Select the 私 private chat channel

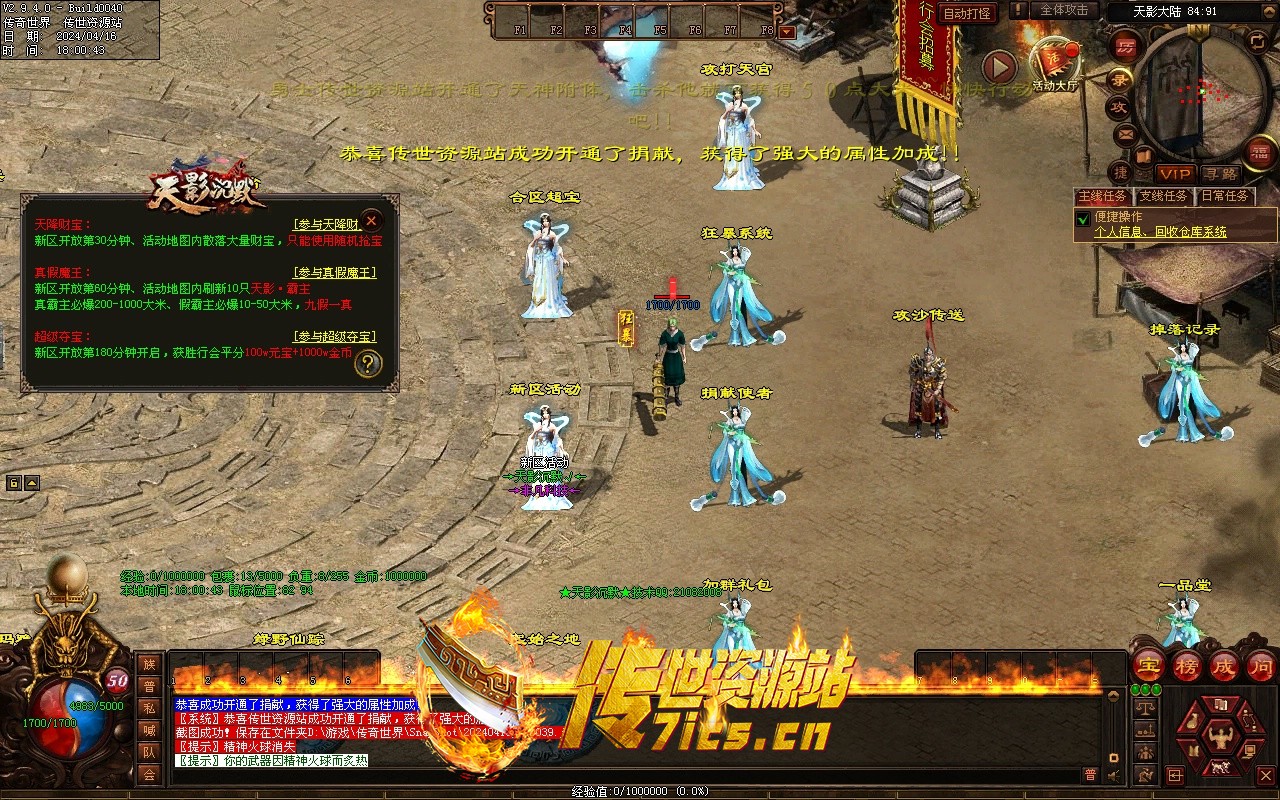click(149, 708)
